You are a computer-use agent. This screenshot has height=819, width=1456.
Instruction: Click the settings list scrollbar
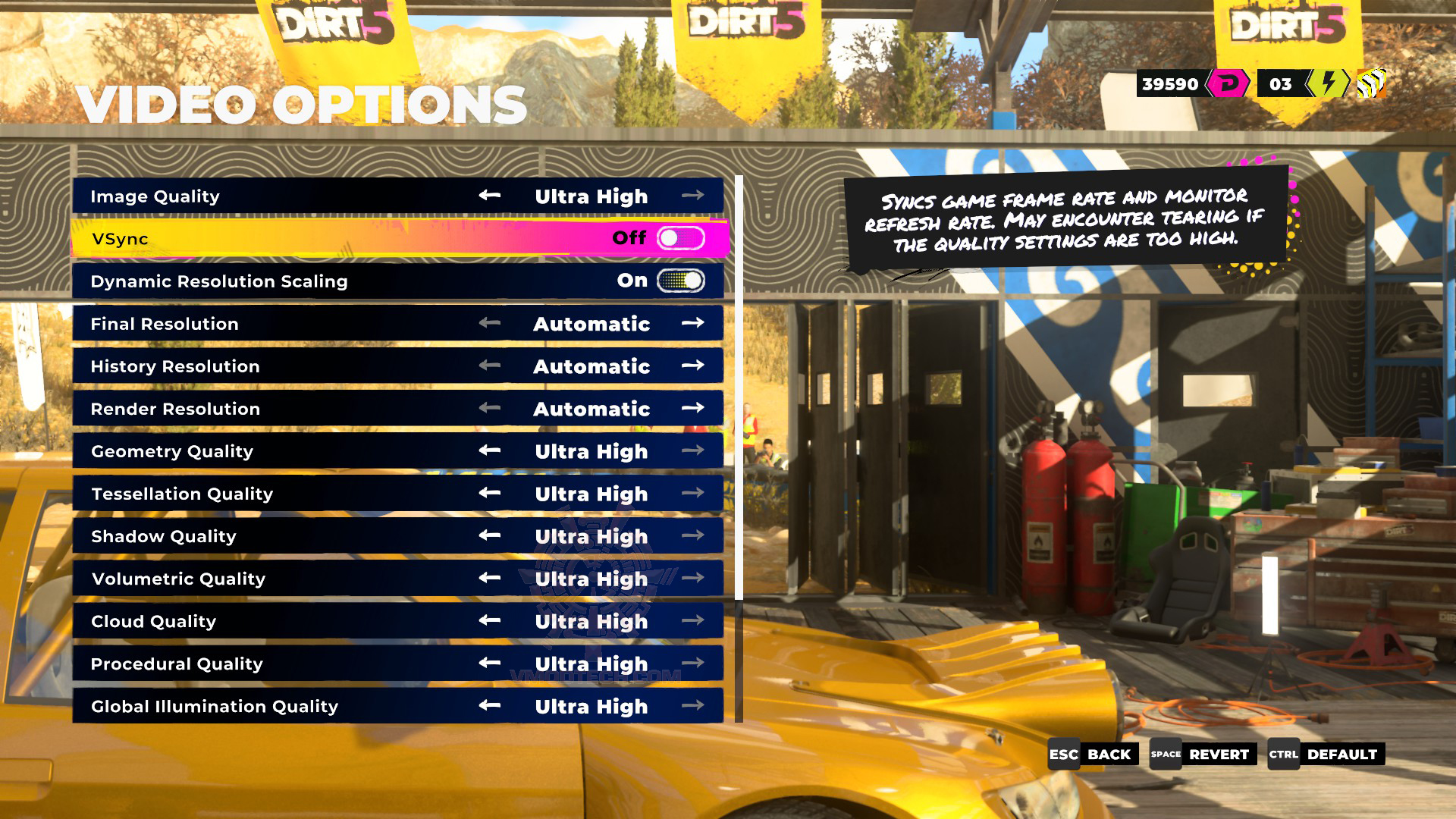739,387
